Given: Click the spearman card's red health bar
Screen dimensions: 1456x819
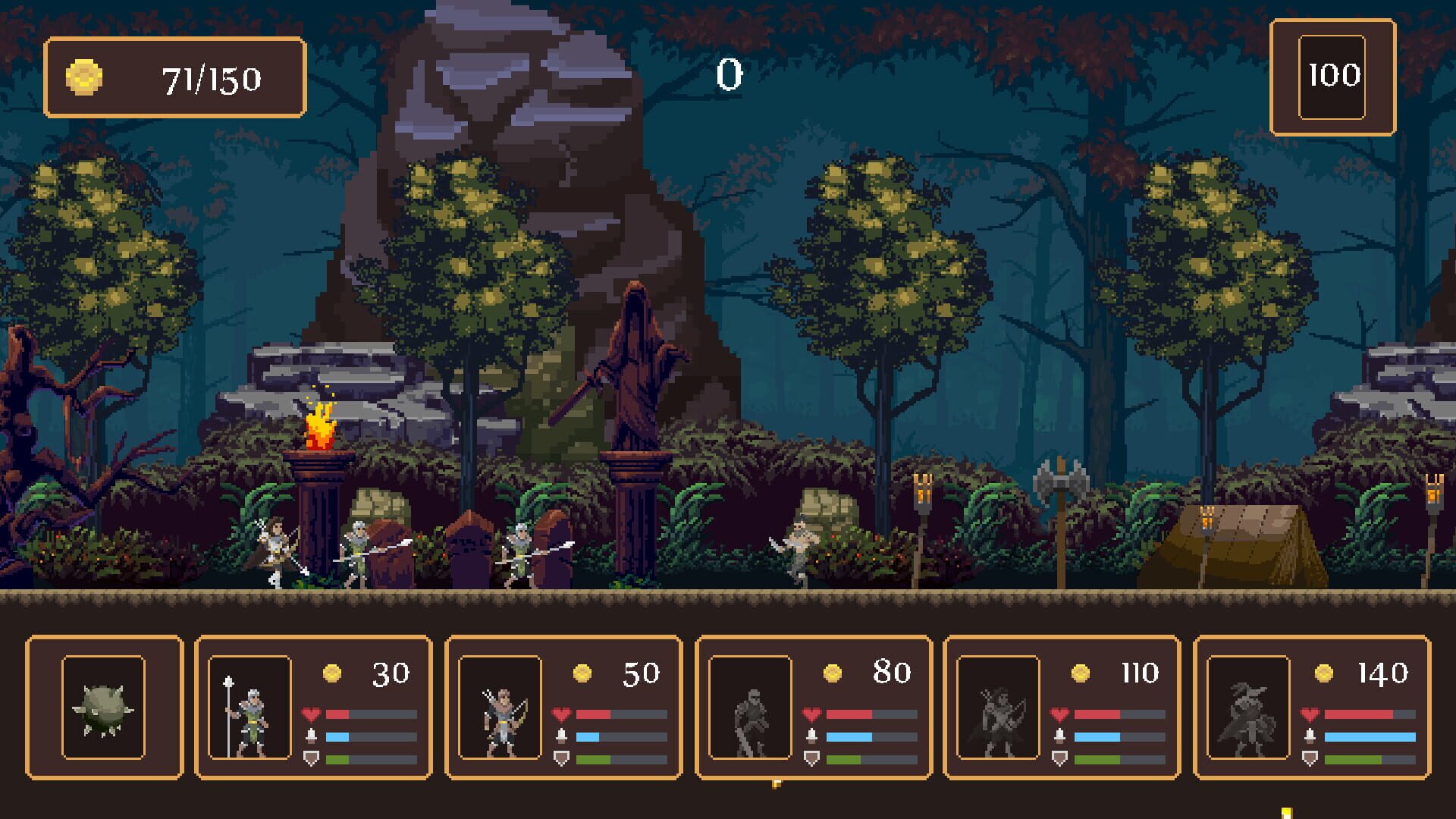Looking at the screenshot, I should click(370, 713).
